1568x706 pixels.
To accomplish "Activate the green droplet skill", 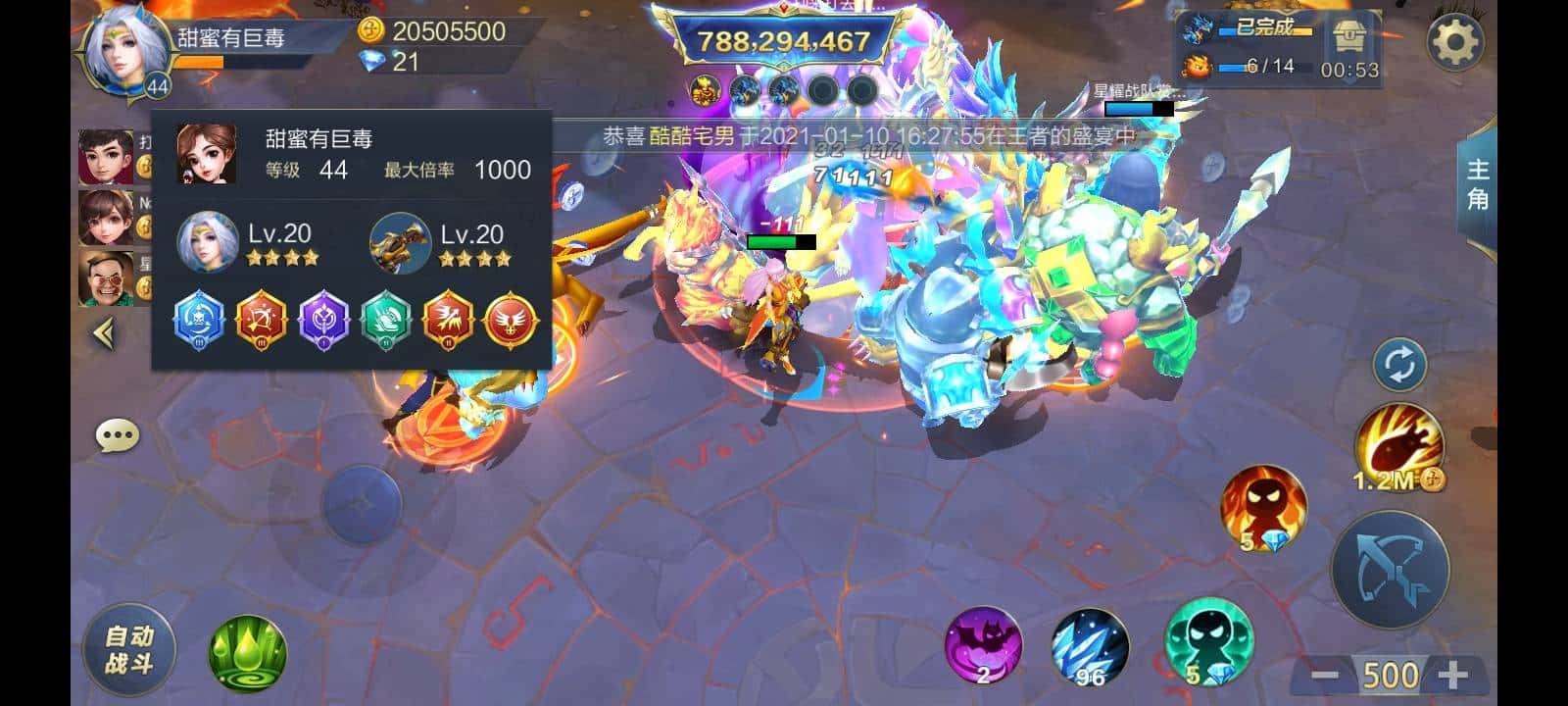I will click(247, 652).
